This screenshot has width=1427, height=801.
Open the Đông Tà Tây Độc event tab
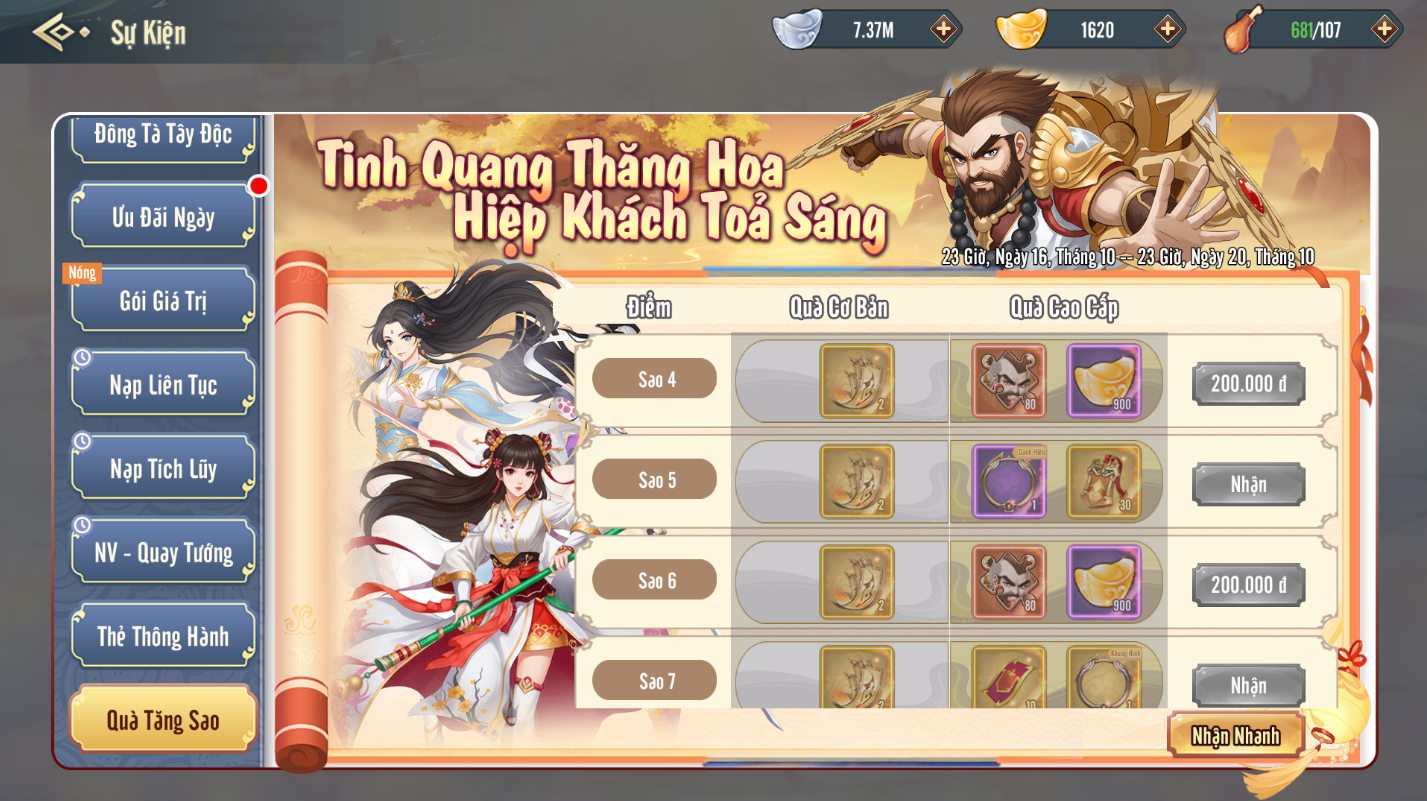coord(163,135)
